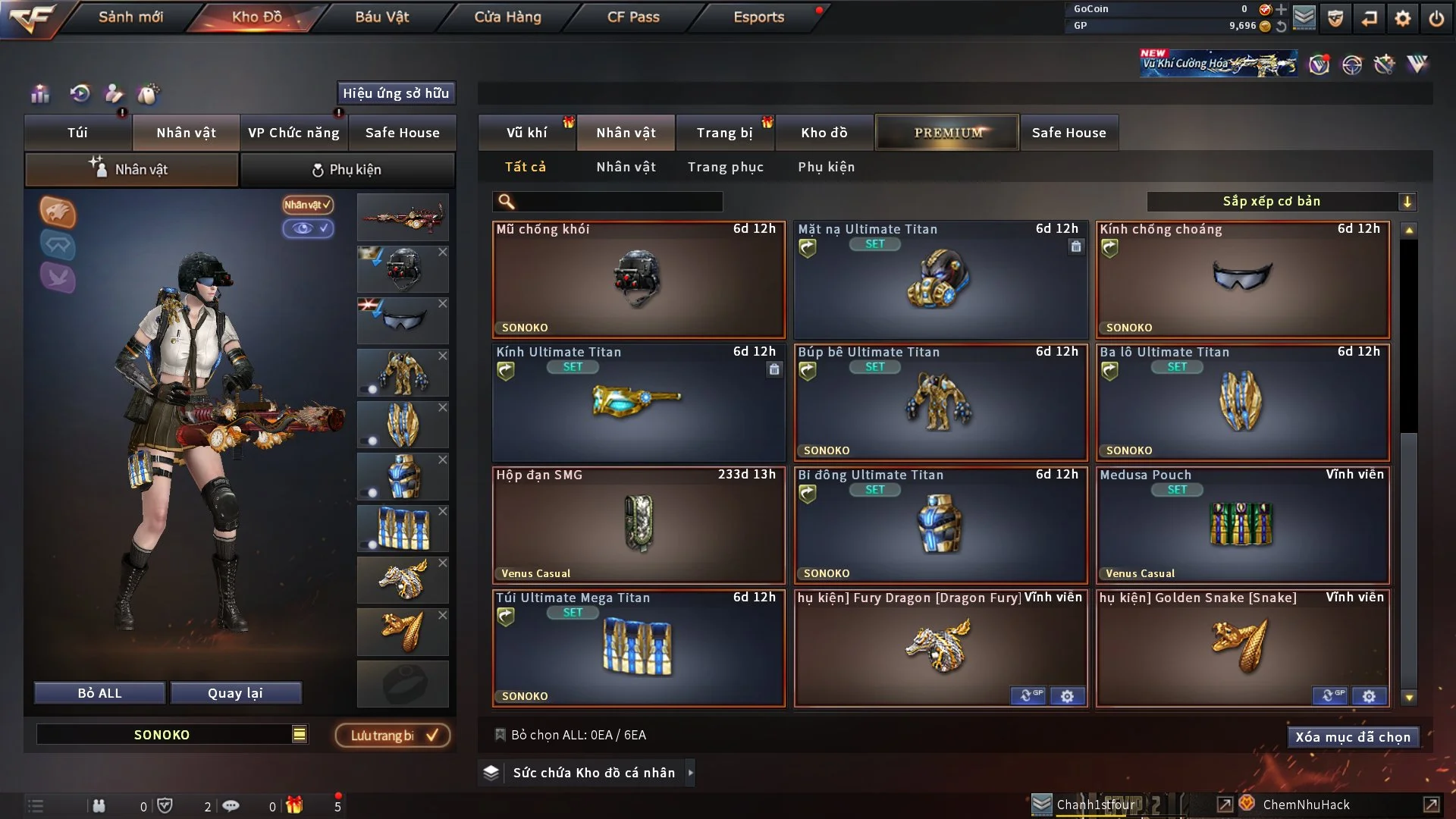Click the item search field
This screenshot has height=819, width=1456.
click(x=618, y=202)
